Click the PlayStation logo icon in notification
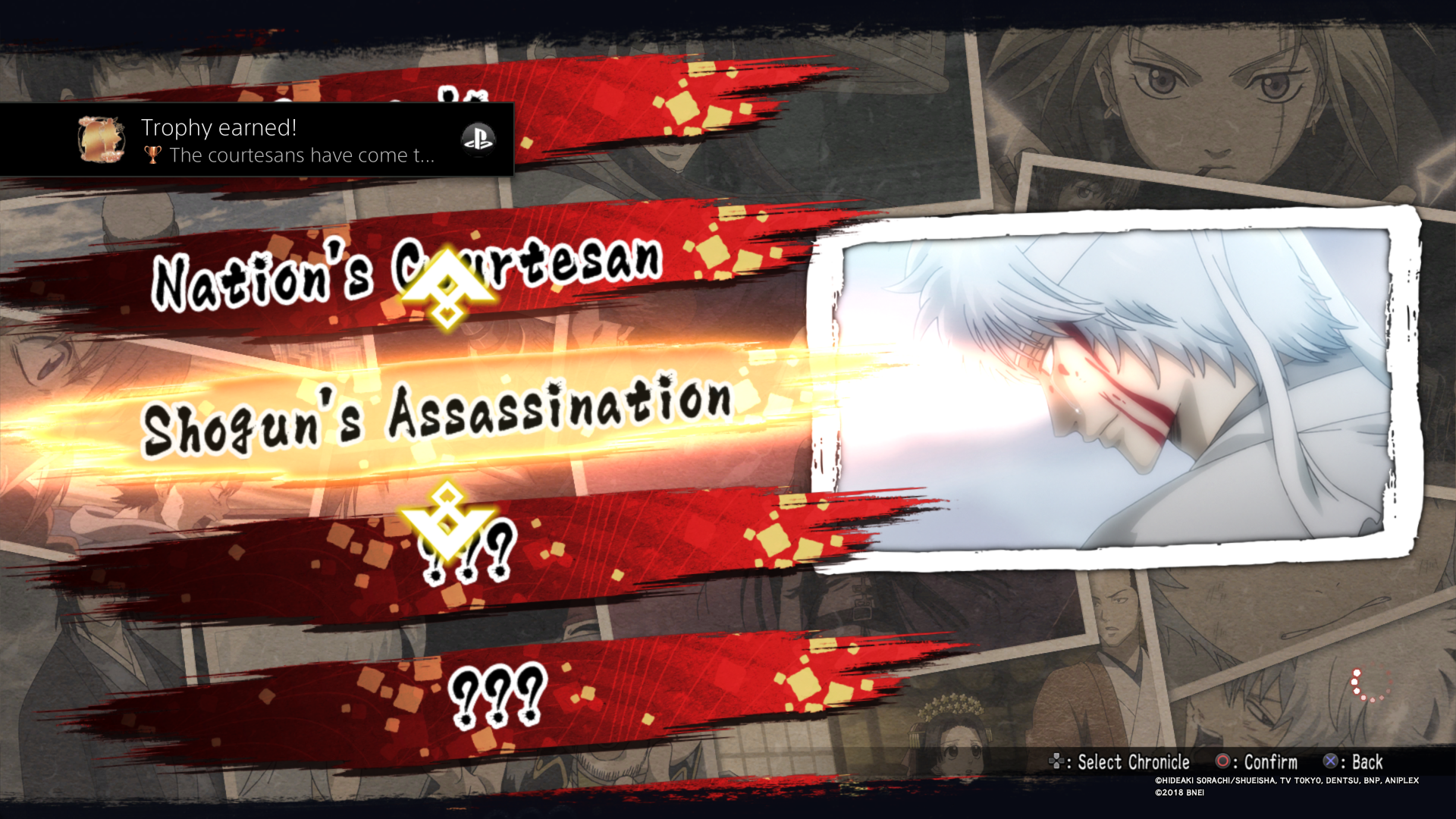Screen dimensions: 1456x819 (x=479, y=140)
